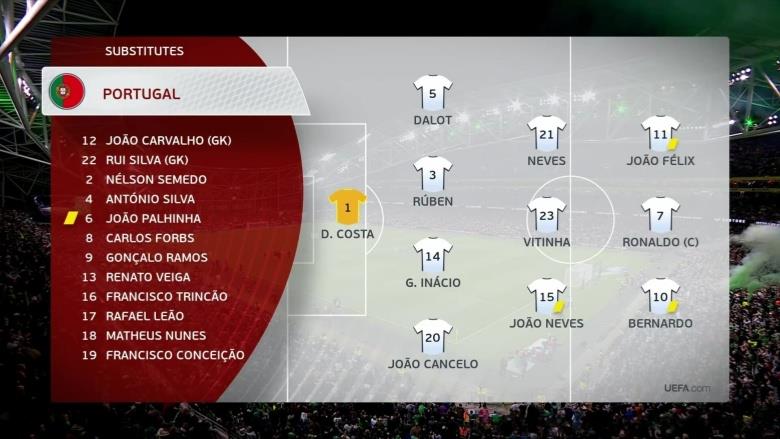Pick João Neves' number 15 shirt
This screenshot has width=780, height=439.
(x=546, y=296)
